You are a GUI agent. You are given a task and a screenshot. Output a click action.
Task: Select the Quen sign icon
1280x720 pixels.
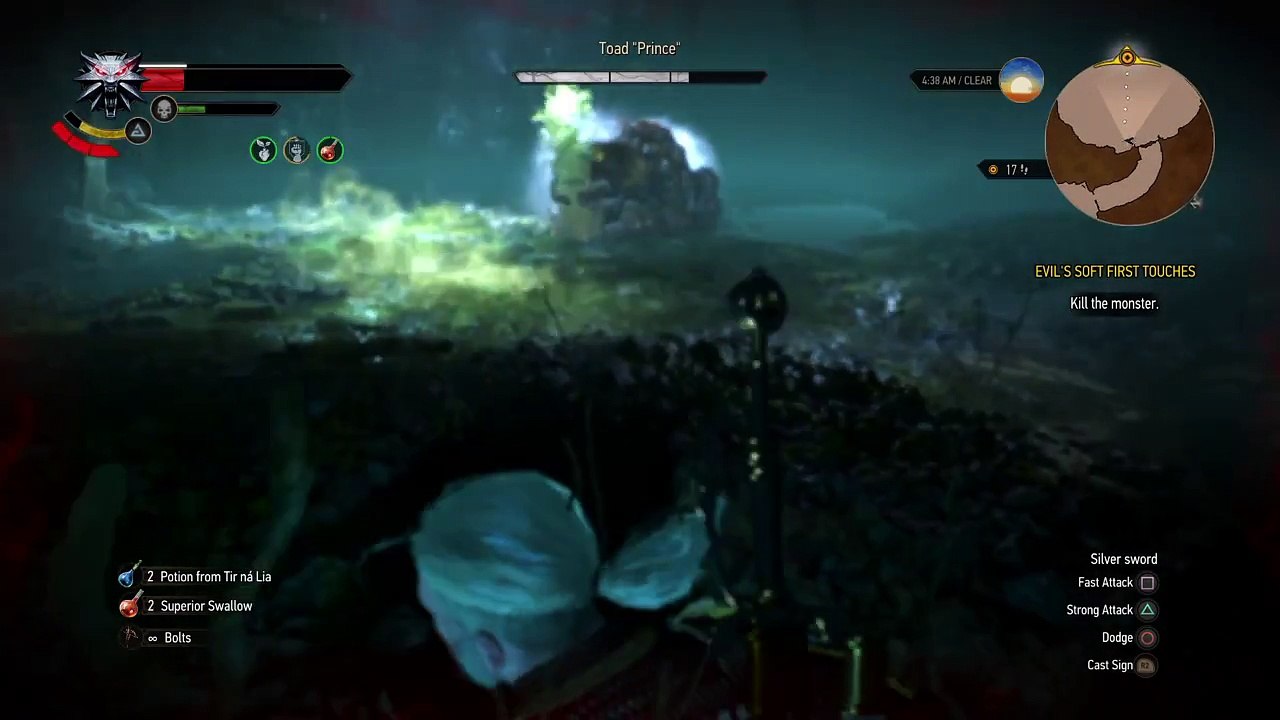[x=138, y=131]
